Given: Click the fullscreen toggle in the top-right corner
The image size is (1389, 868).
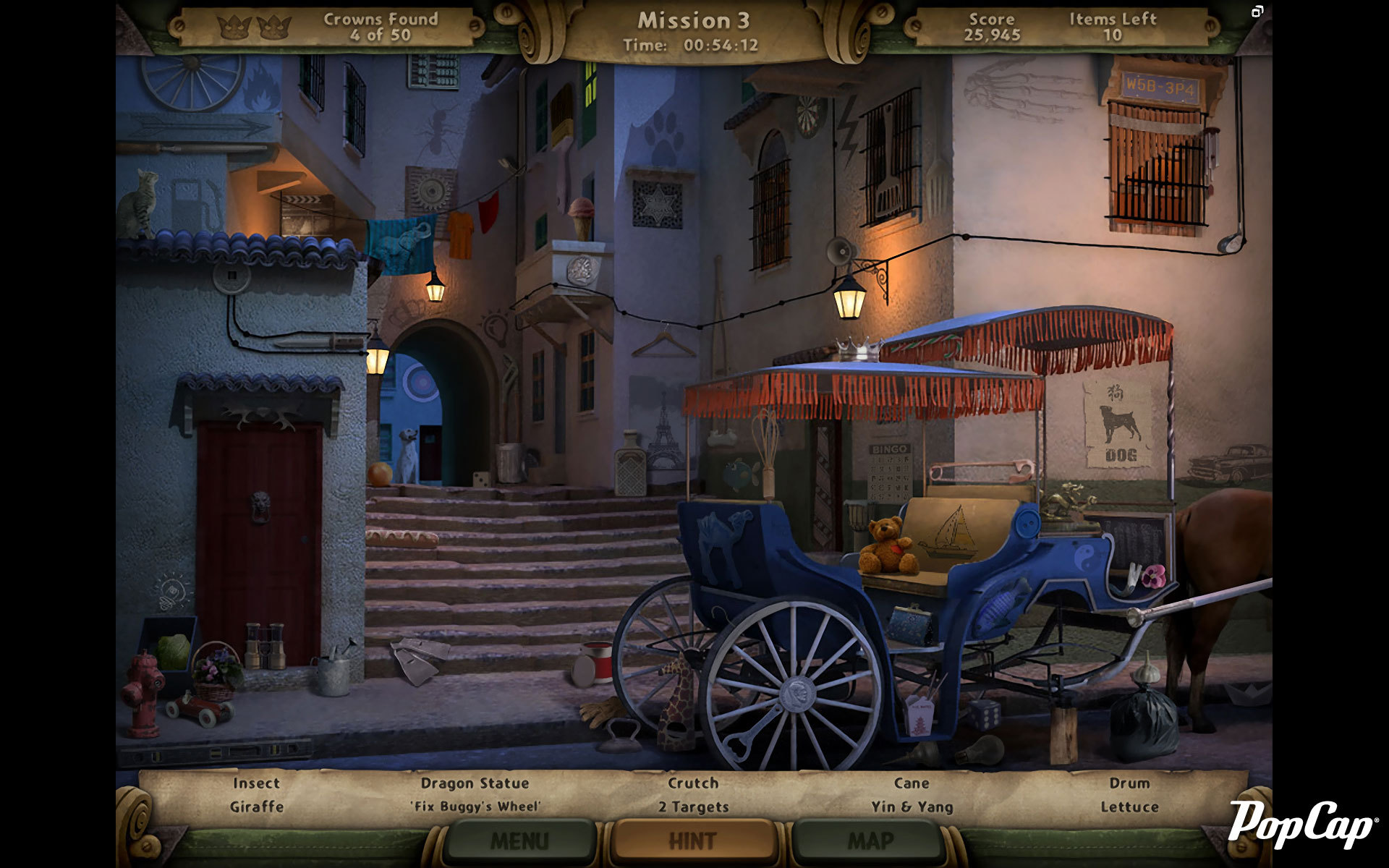Looking at the screenshot, I should tap(1259, 12).
